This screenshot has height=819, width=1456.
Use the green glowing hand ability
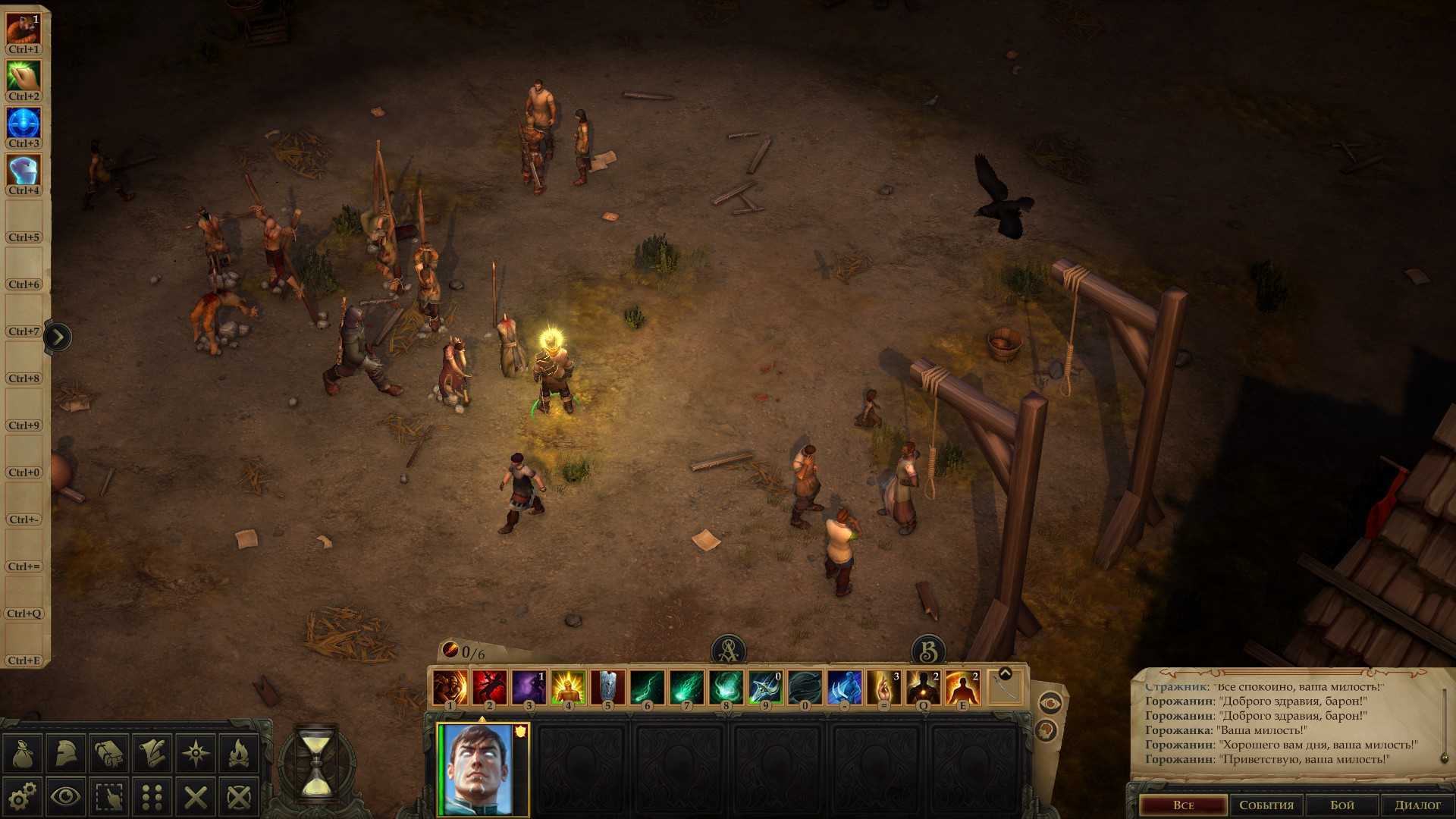24,76
